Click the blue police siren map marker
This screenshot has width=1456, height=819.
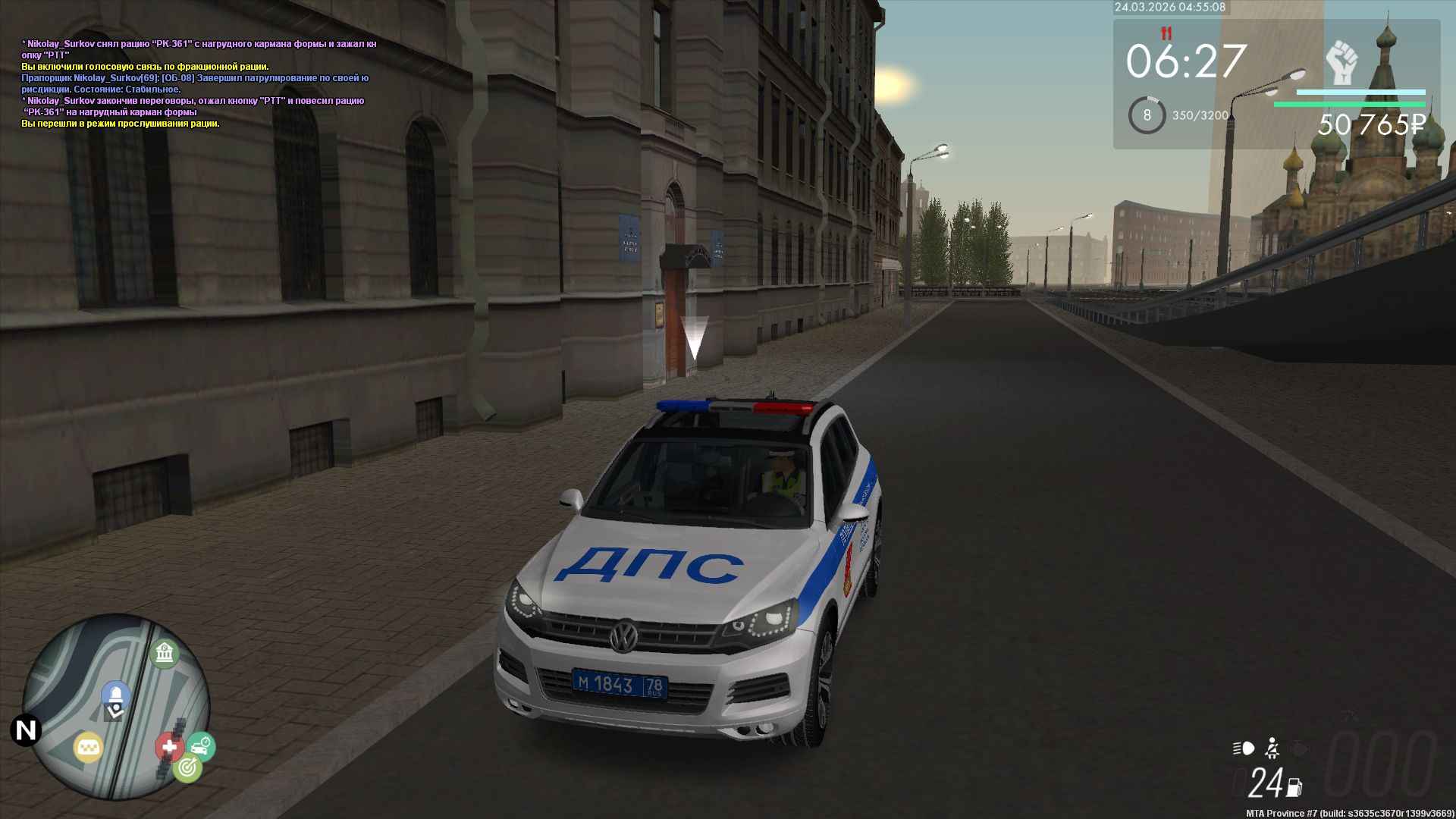point(115,694)
